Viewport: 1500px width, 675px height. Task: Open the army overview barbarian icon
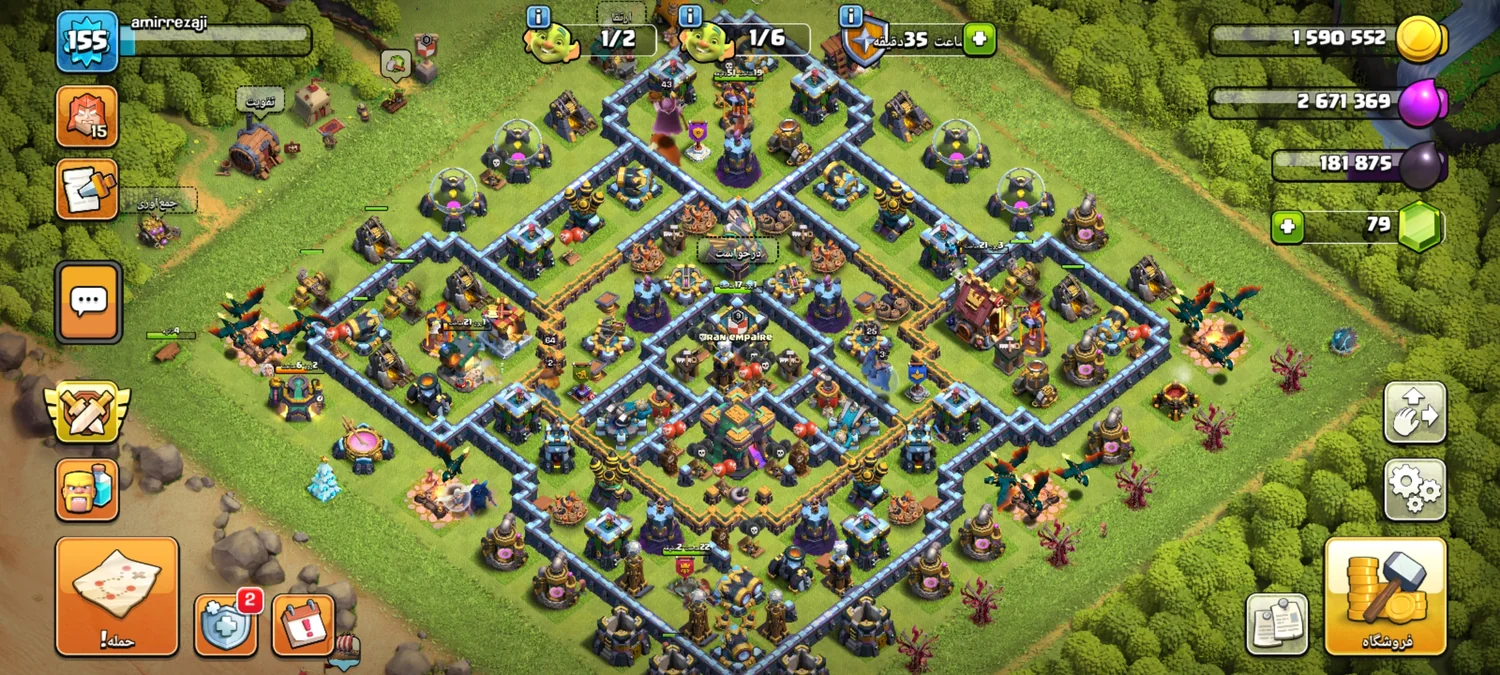(87, 489)
